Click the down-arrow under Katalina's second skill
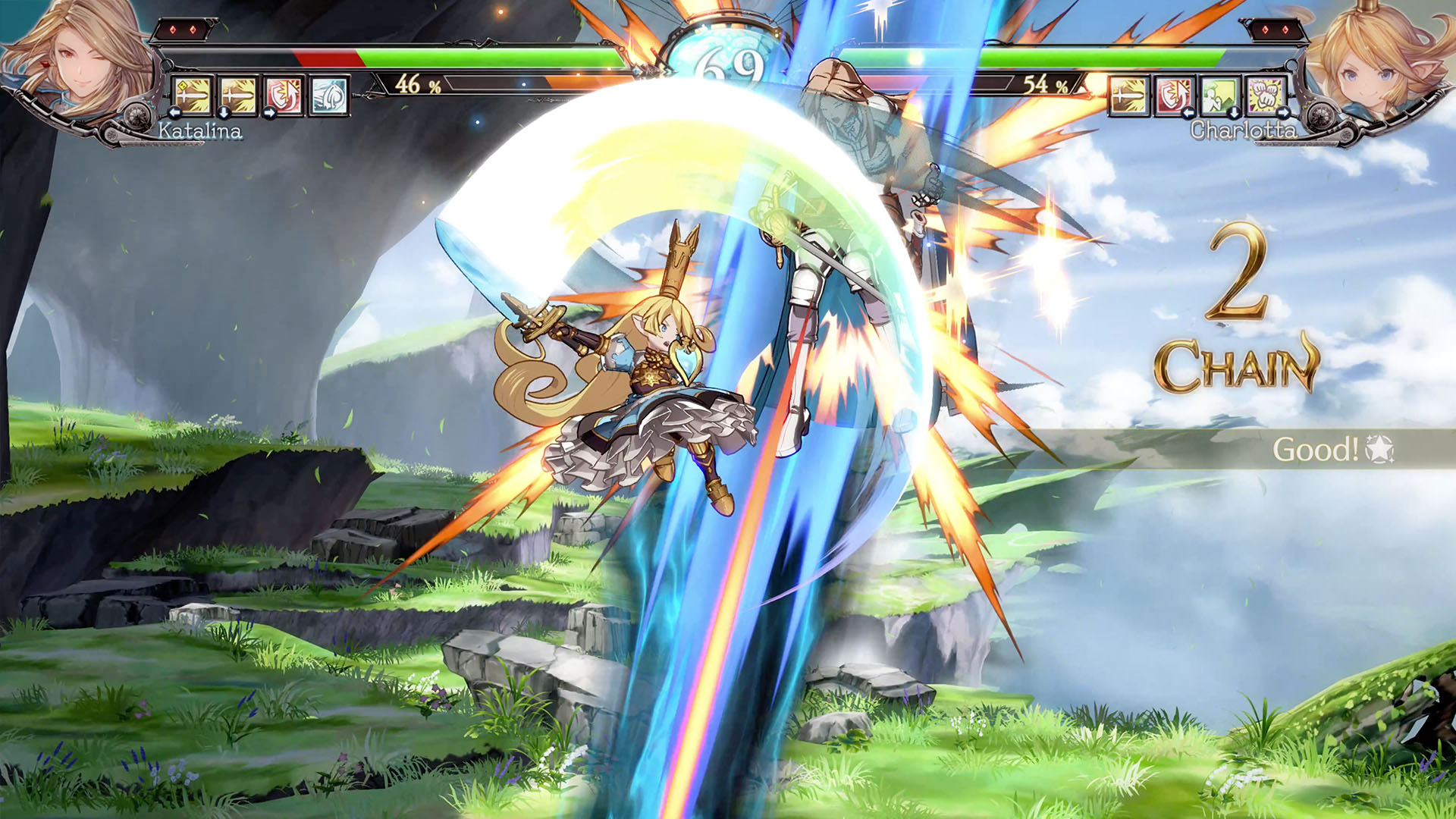 [224, 113]
